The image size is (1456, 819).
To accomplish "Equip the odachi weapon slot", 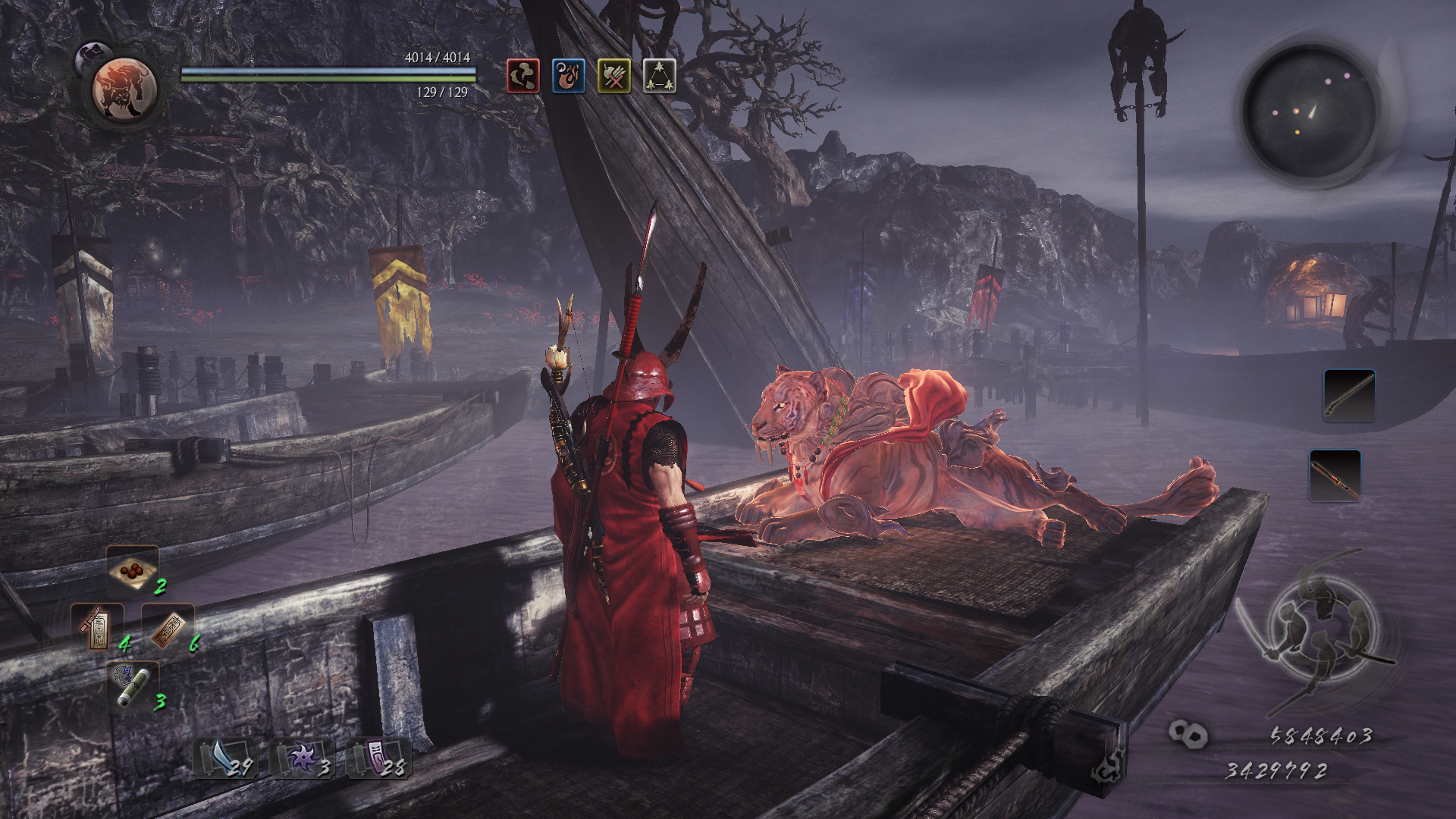I will tap(1349, 395).
